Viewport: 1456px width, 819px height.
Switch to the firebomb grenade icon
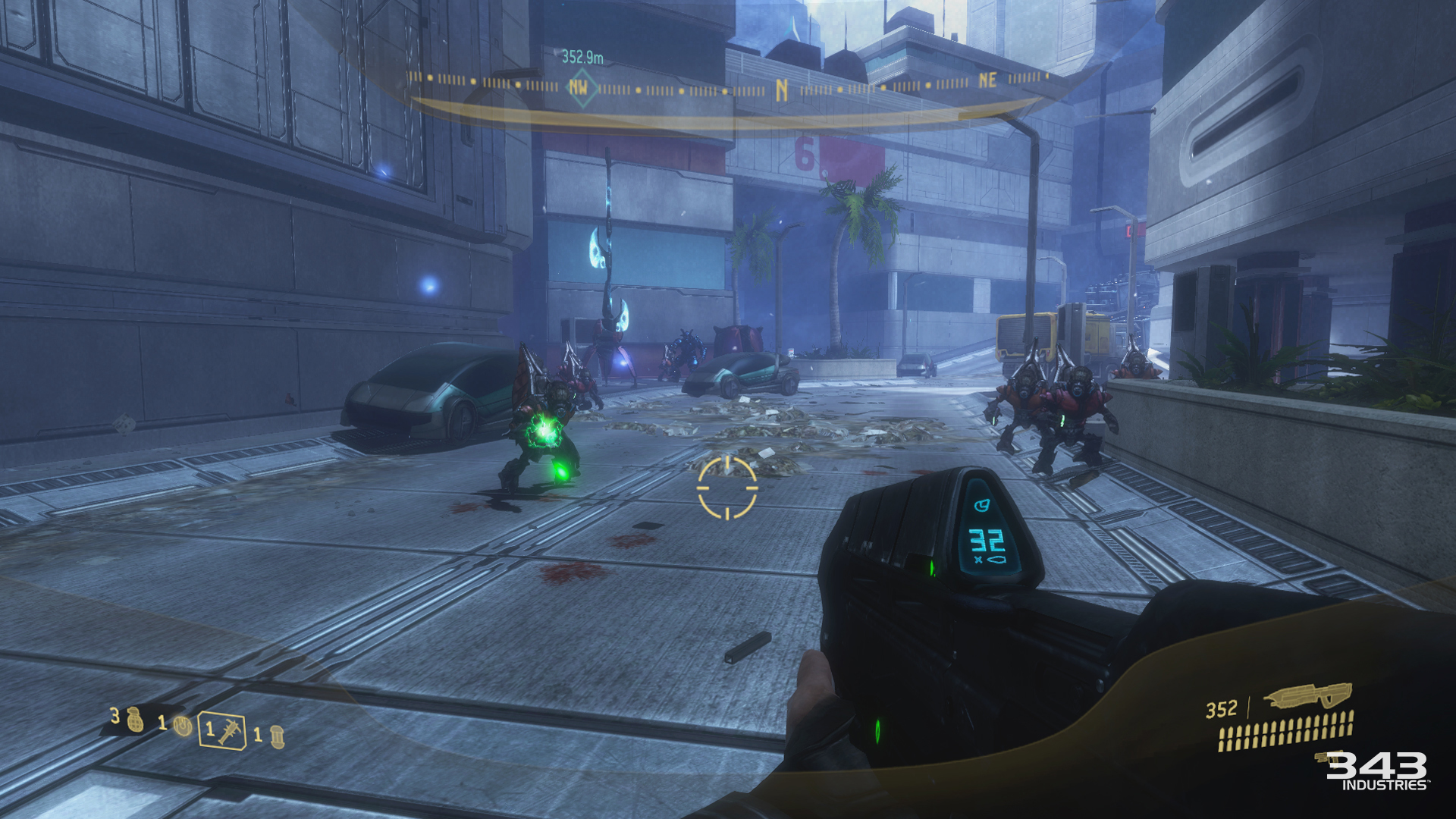[277, 736]
